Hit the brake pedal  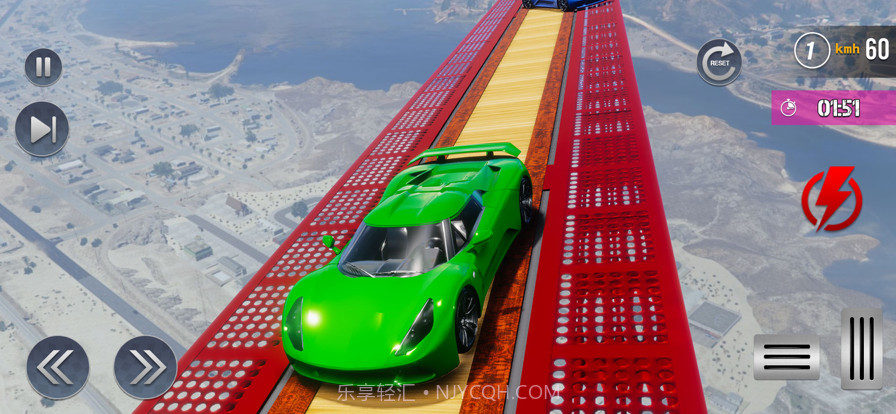(x=786, y=357)
